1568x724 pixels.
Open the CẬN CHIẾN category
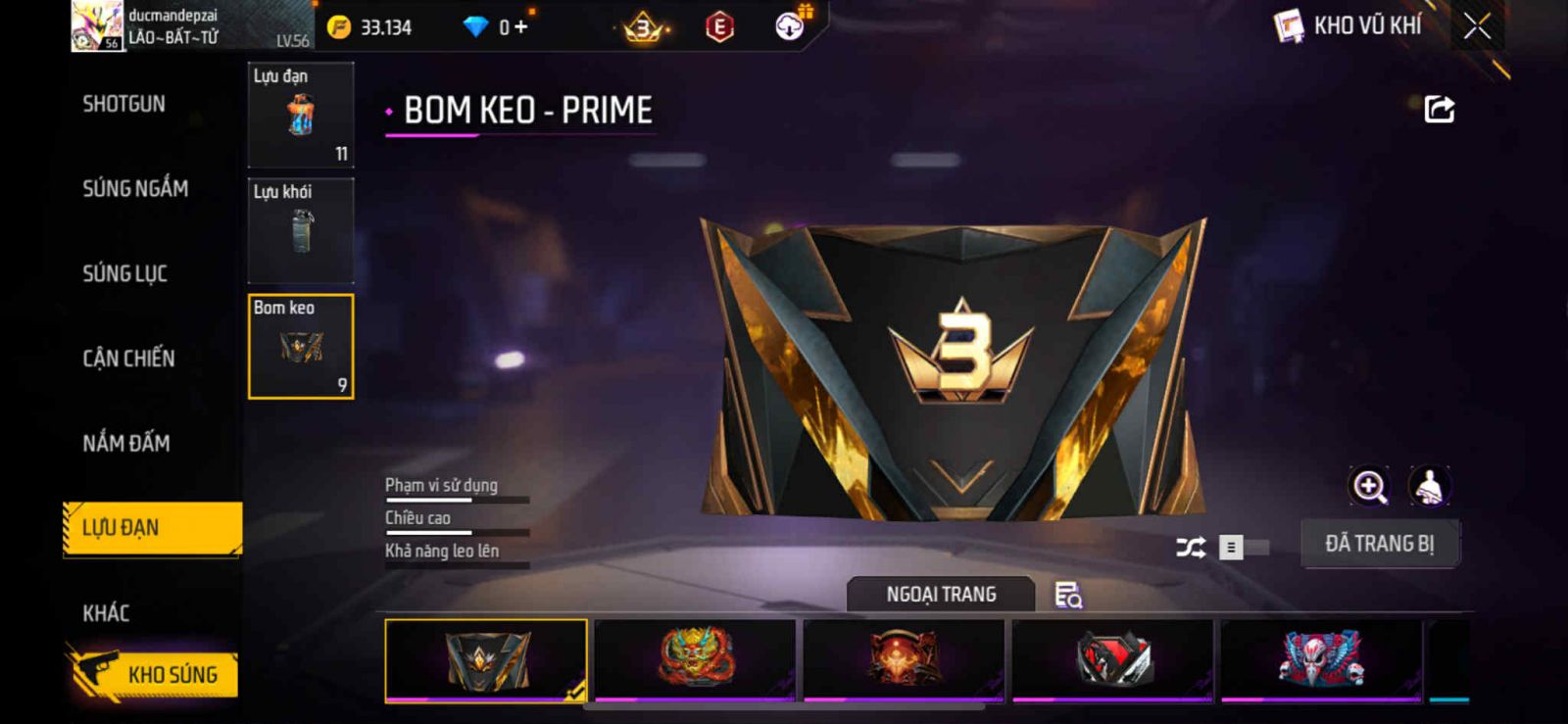coord(128,359)
